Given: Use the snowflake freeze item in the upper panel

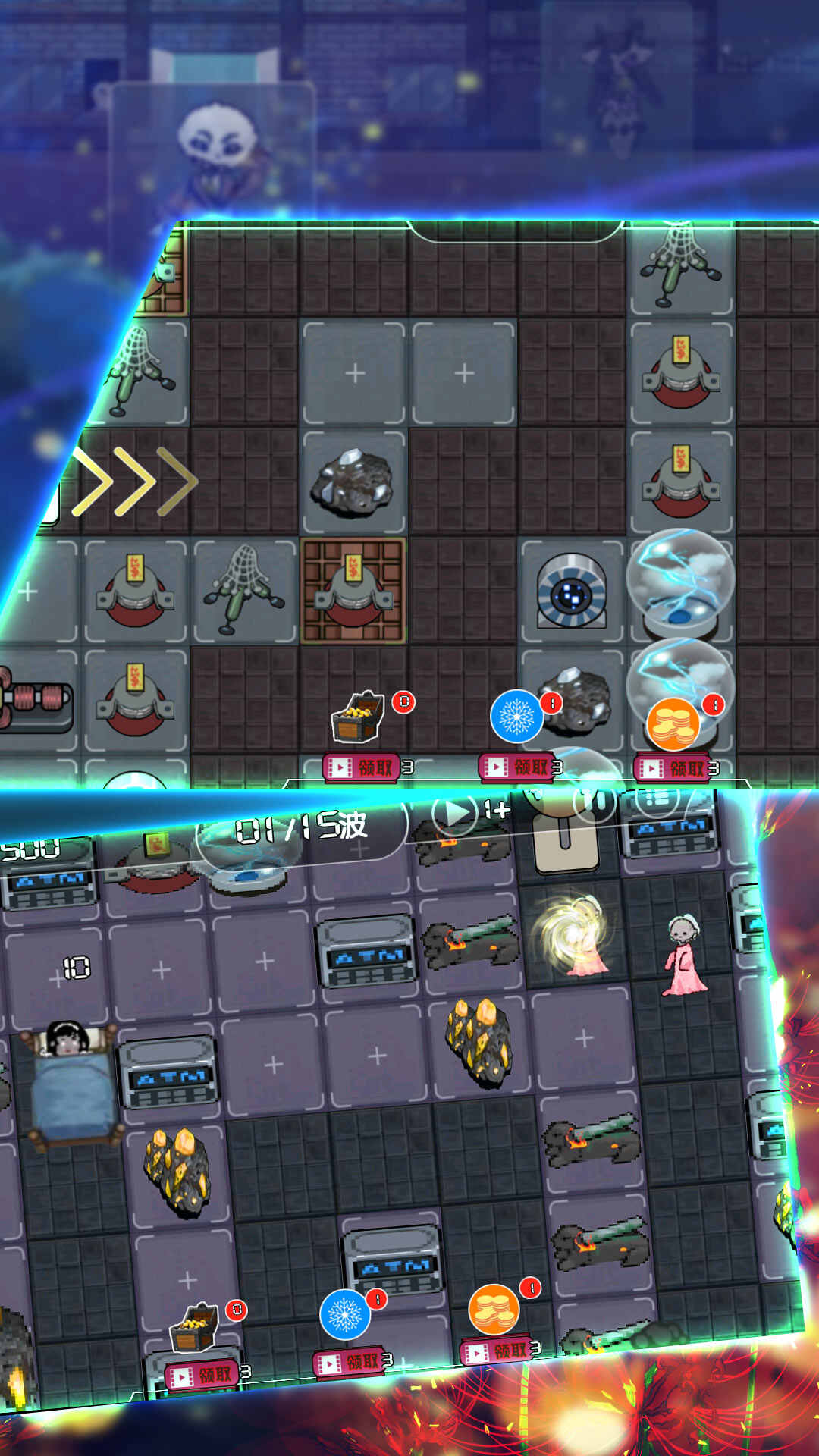Looking at the screenshot, I should pos(516,716).
